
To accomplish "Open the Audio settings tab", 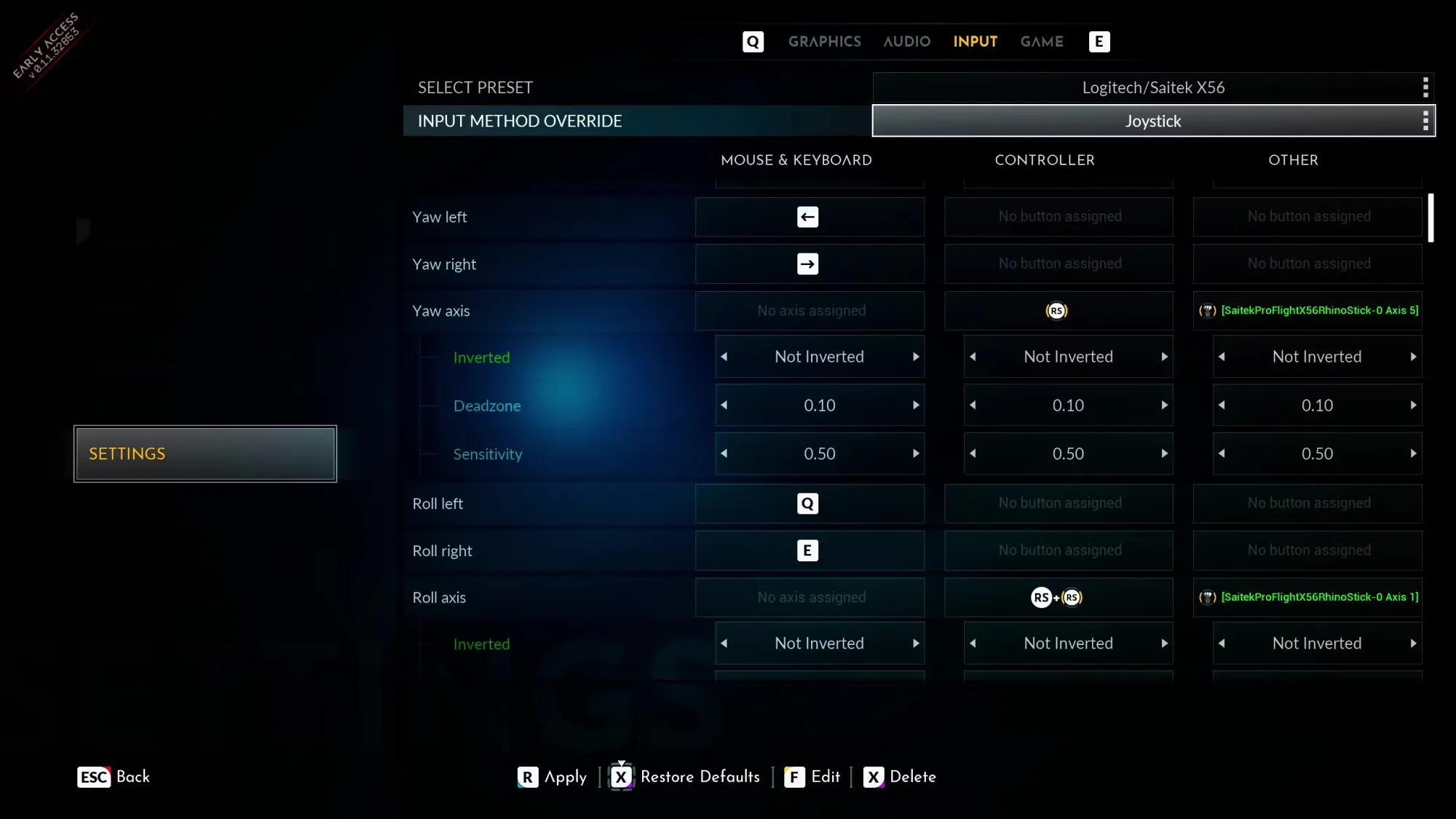I will [906, 41].
